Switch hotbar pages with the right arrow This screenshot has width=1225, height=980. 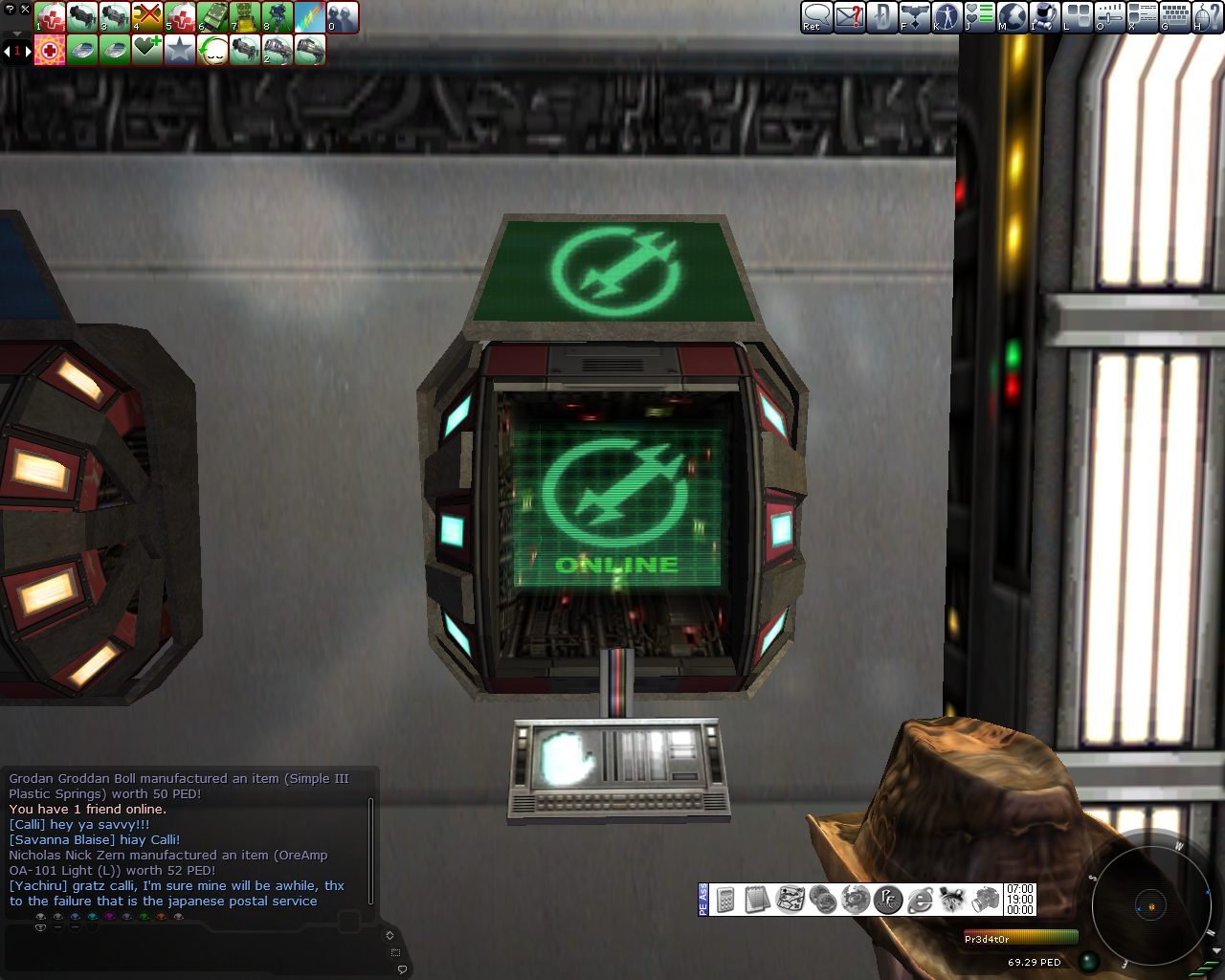pyautogui.click(x=29, y=51)
